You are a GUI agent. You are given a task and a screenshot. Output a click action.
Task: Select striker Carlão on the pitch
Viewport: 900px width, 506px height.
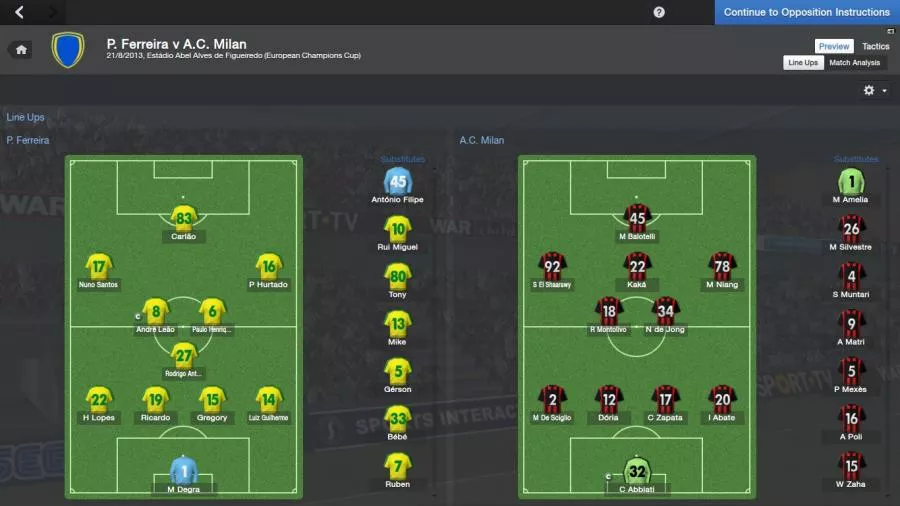click(183, 220)
